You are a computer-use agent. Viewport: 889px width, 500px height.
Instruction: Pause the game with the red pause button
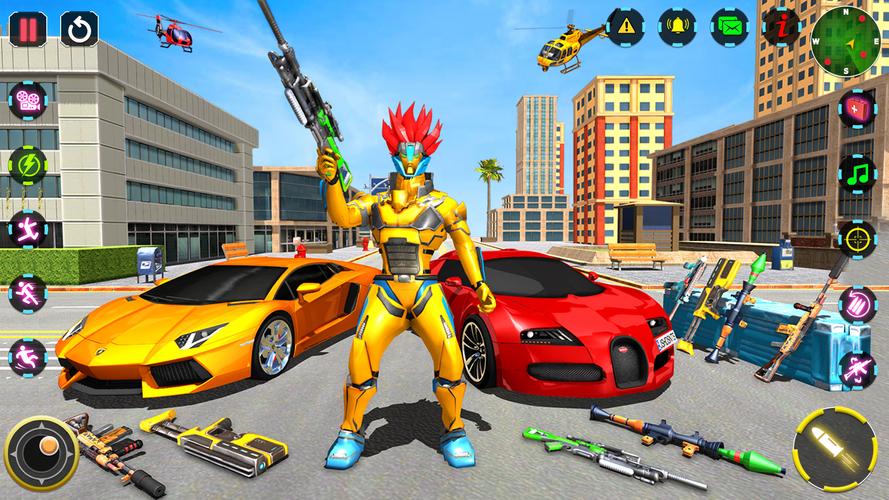click(29, 28)
